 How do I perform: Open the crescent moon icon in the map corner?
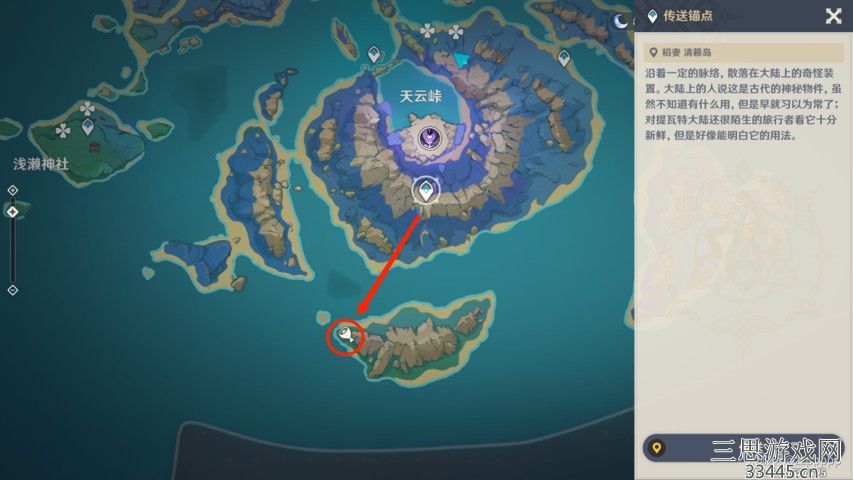[x=621, y=21]
